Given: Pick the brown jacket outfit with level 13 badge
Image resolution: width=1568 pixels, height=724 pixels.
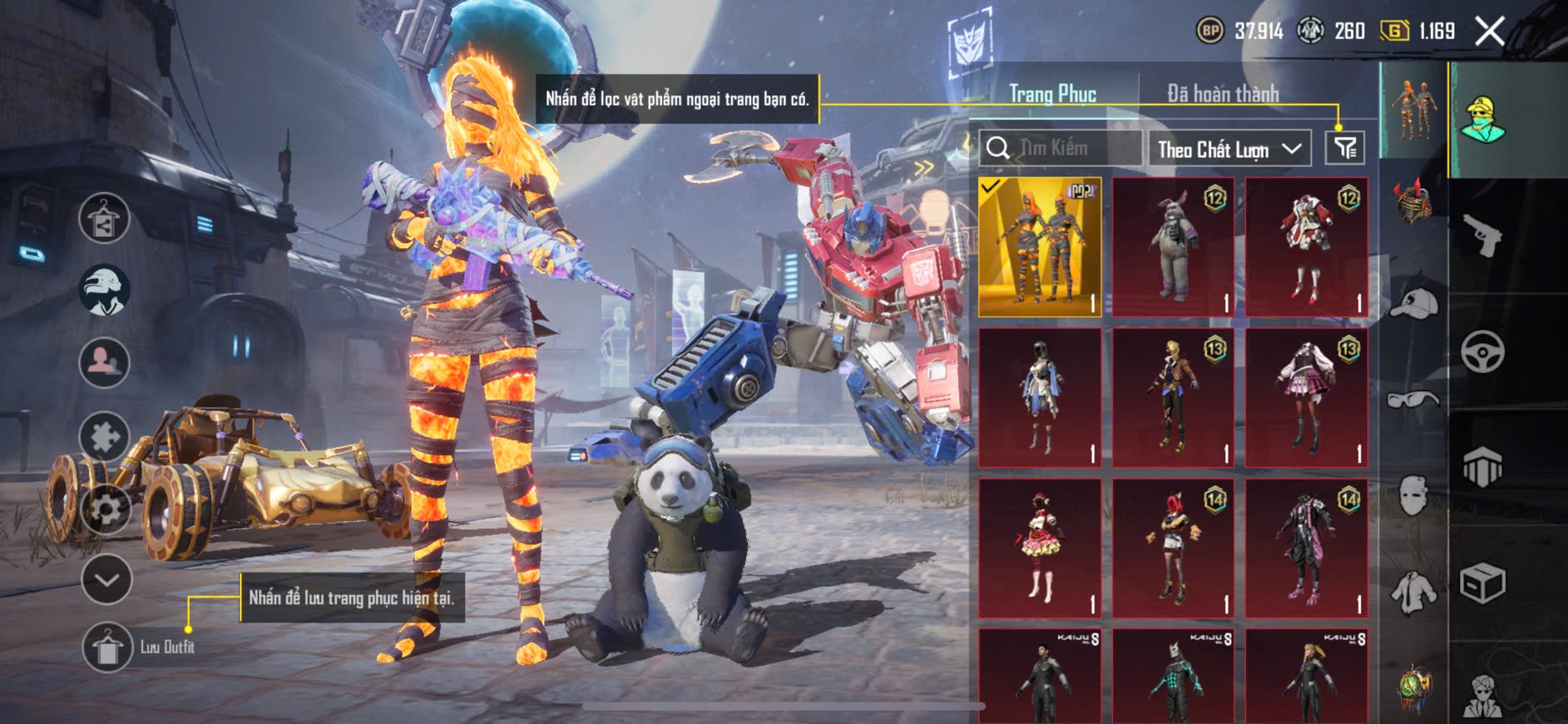Looking at the screenshot, I should [x=1173, y=397].
